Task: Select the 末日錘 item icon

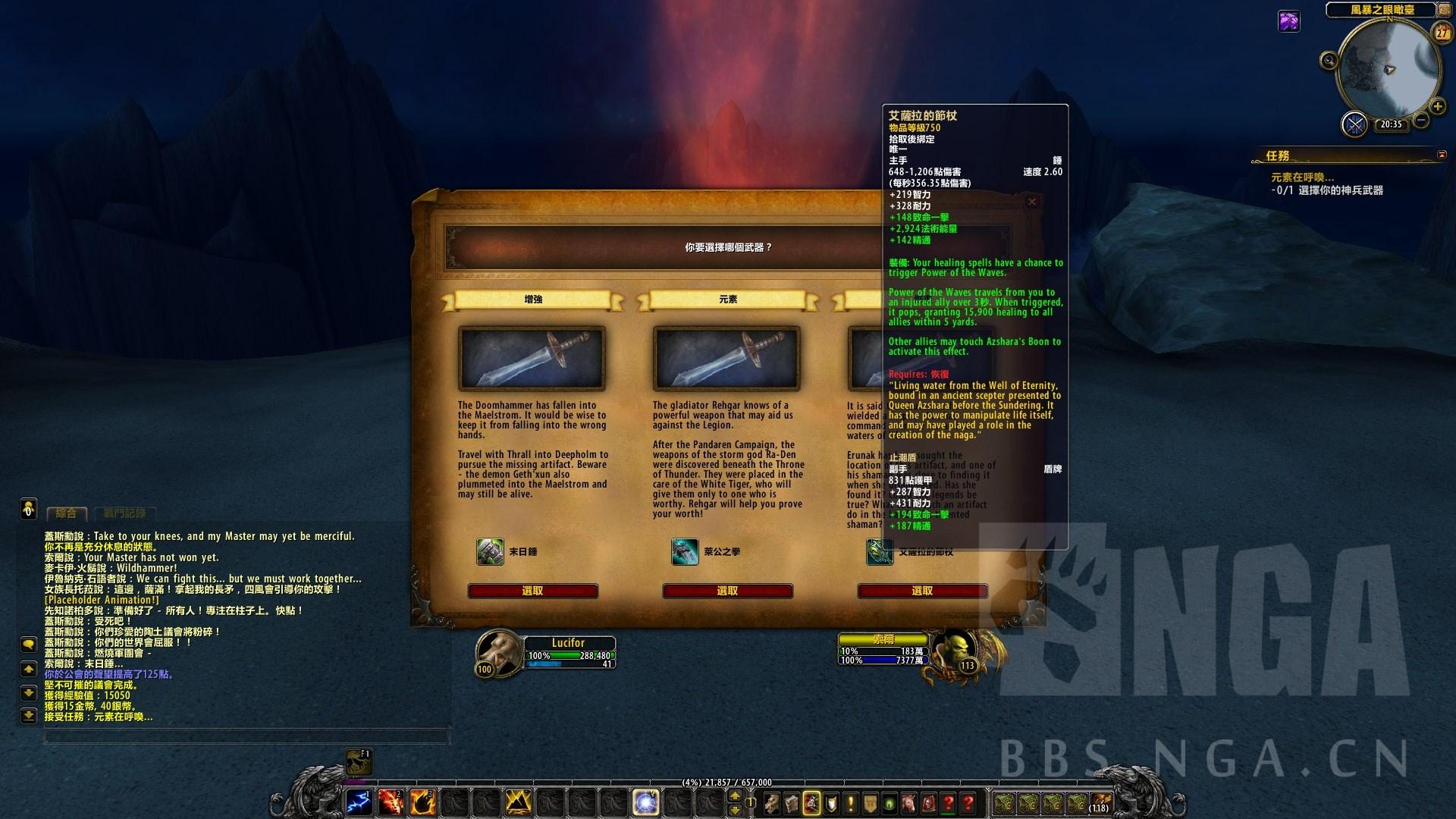Action: click(490, 551)
